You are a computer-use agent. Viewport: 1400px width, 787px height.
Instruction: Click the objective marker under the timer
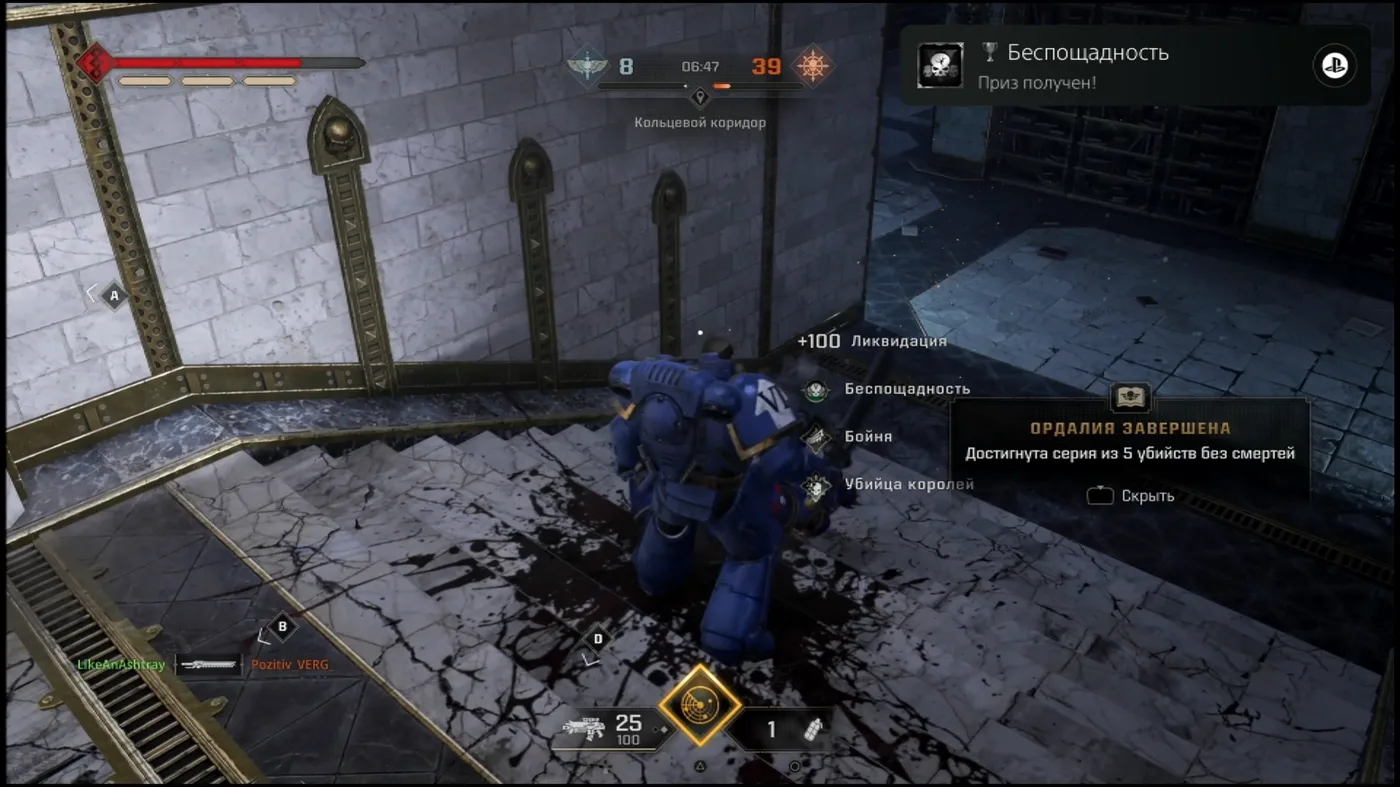[700, 97]
